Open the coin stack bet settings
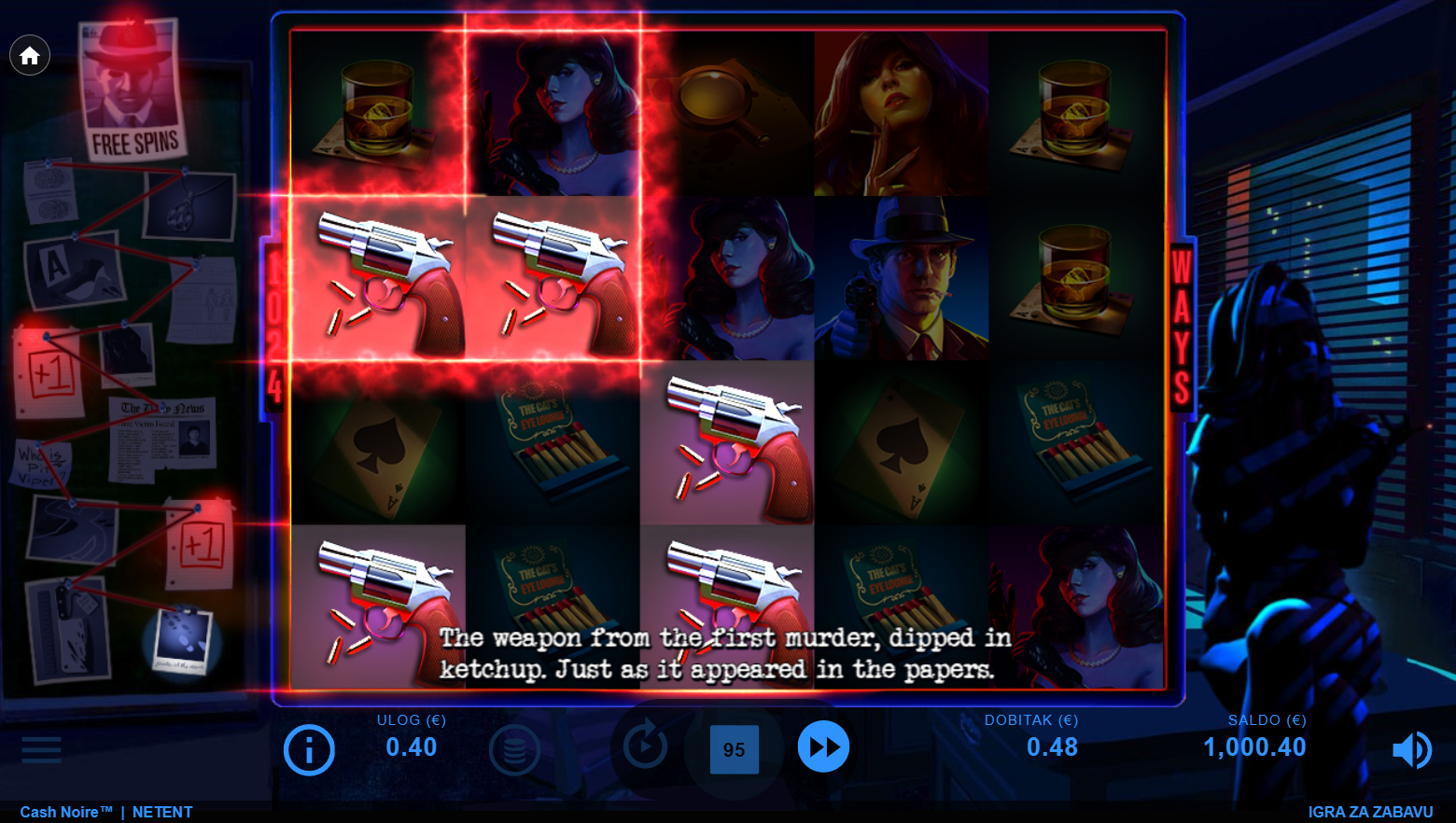The image size is (1456, 823). point(514,749)
